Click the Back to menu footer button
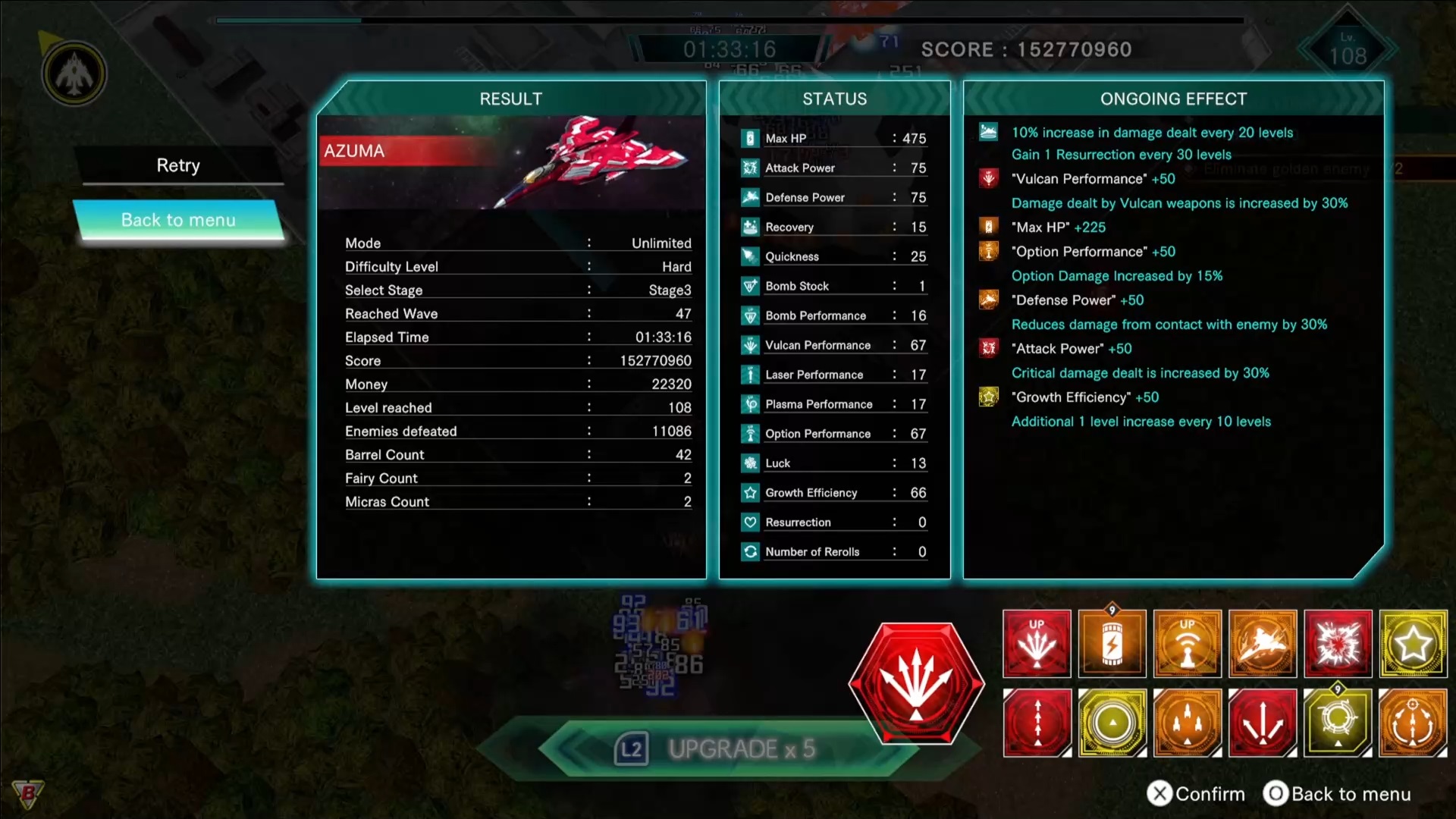 pos(1337,794)
